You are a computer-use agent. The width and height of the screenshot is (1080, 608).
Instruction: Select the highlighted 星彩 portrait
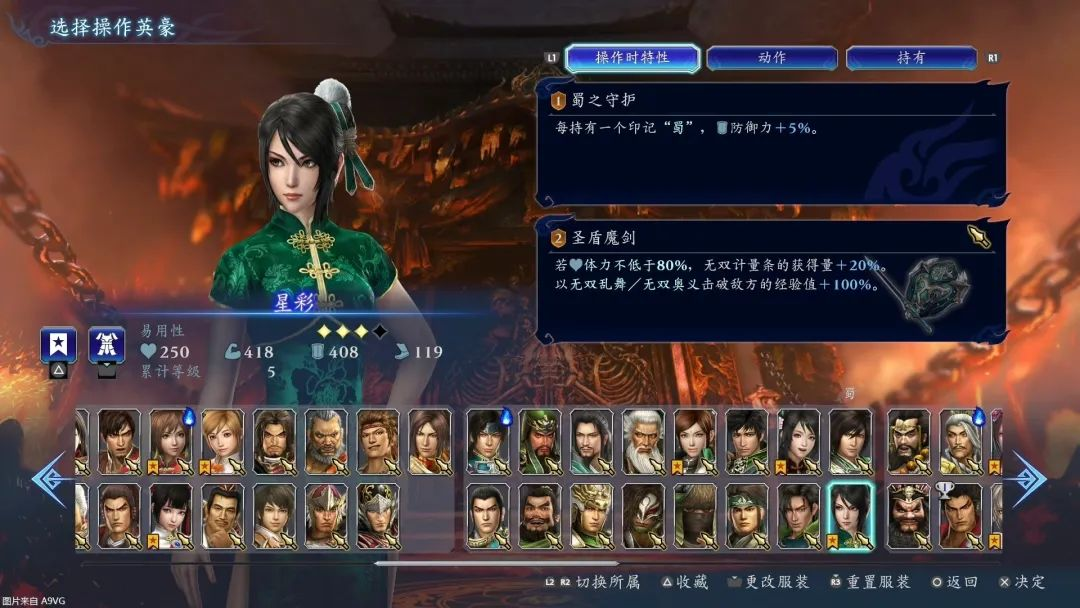tap(850, 515)
